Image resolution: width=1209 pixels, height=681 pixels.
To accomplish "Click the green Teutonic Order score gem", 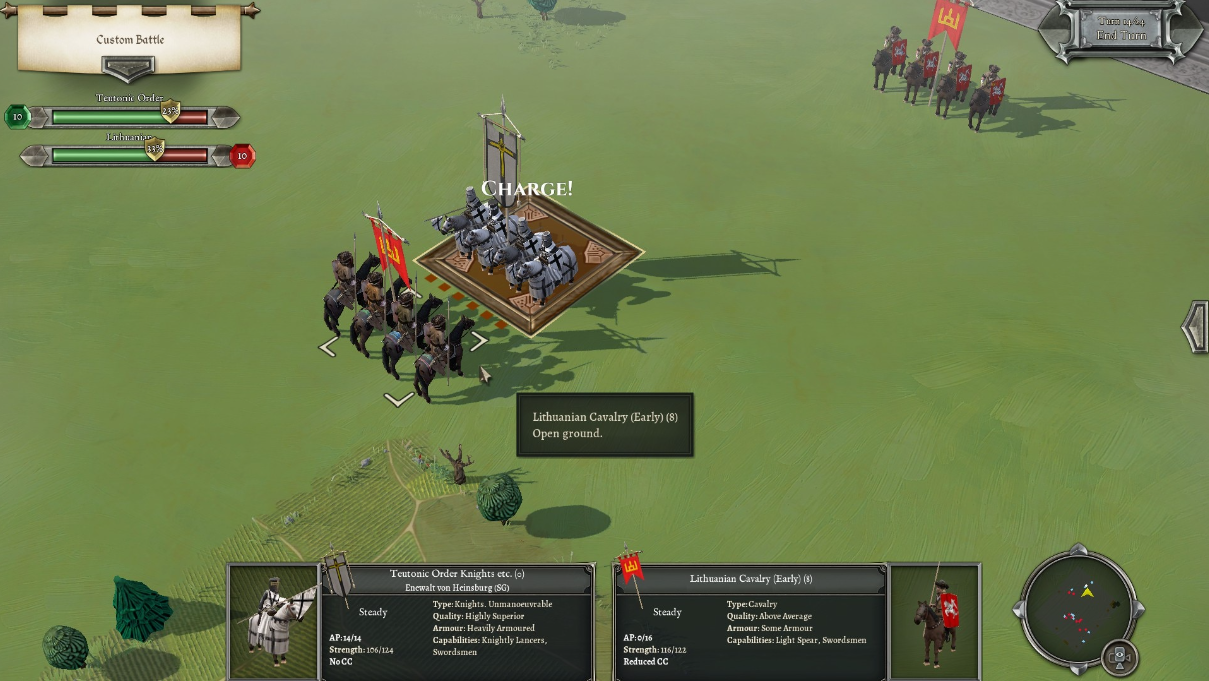I will click(x=17, y=117).
